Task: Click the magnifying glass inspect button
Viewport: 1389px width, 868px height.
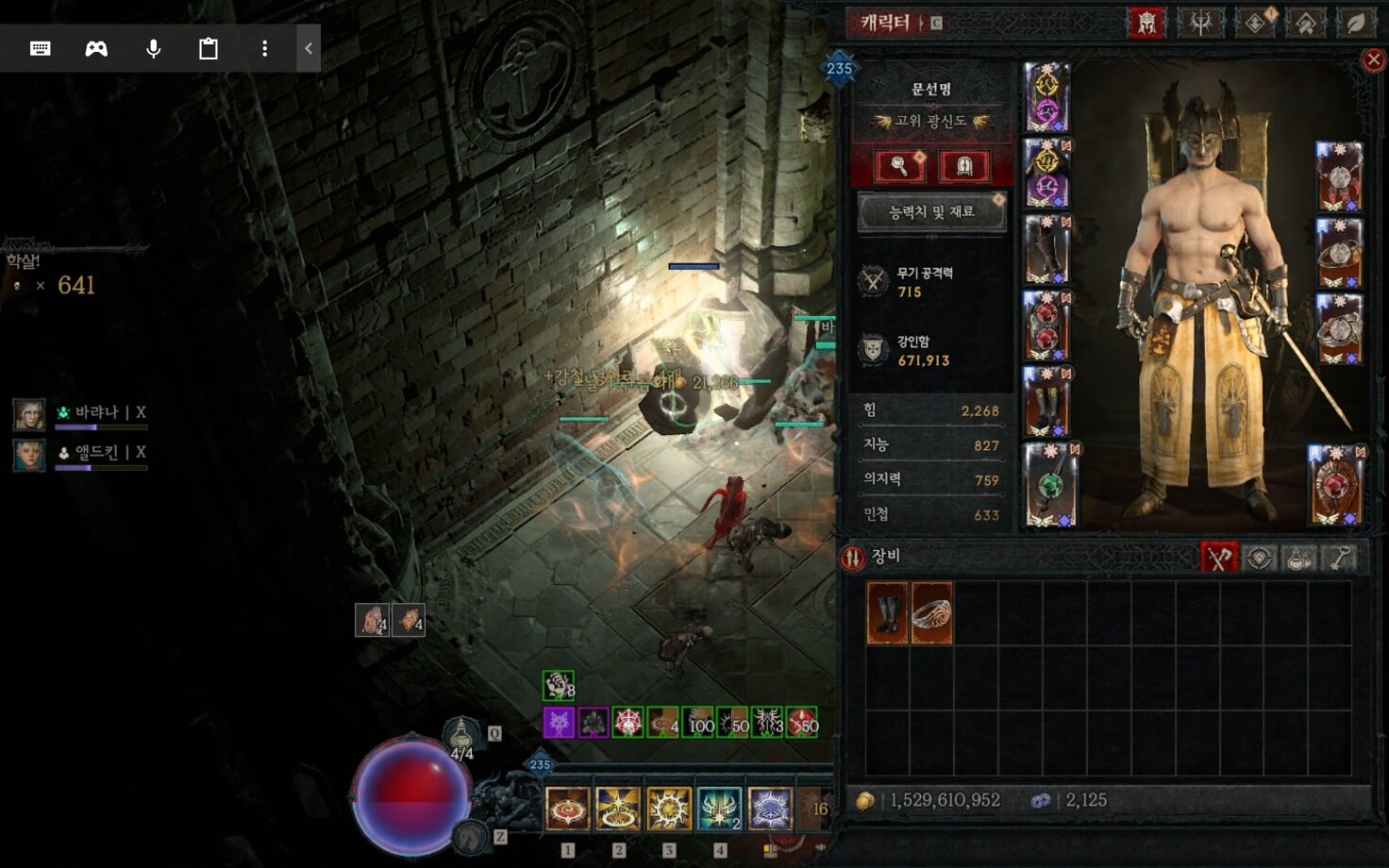Action: (x=899, y=166)
